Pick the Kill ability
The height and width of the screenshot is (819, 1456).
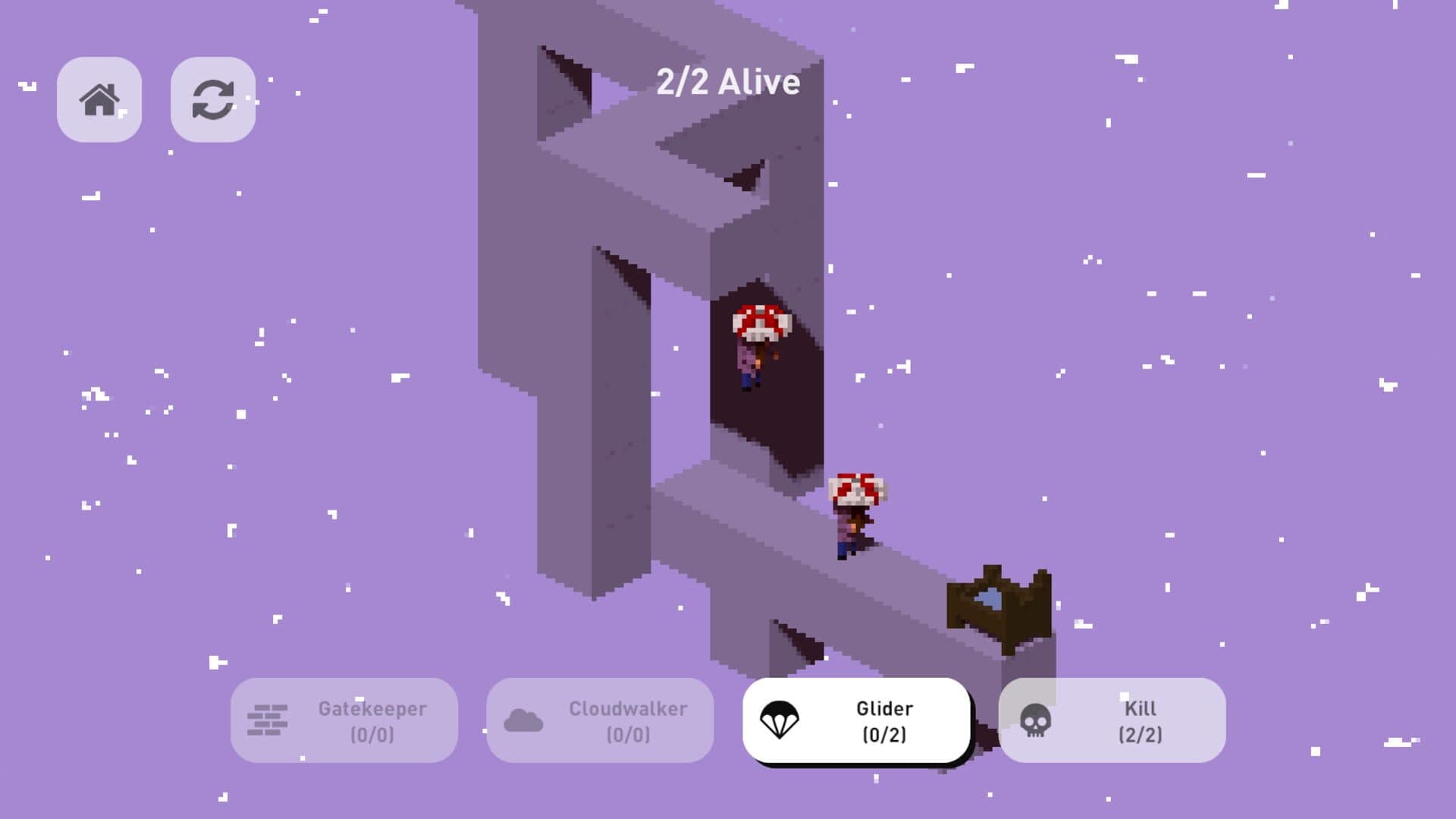1112,720
